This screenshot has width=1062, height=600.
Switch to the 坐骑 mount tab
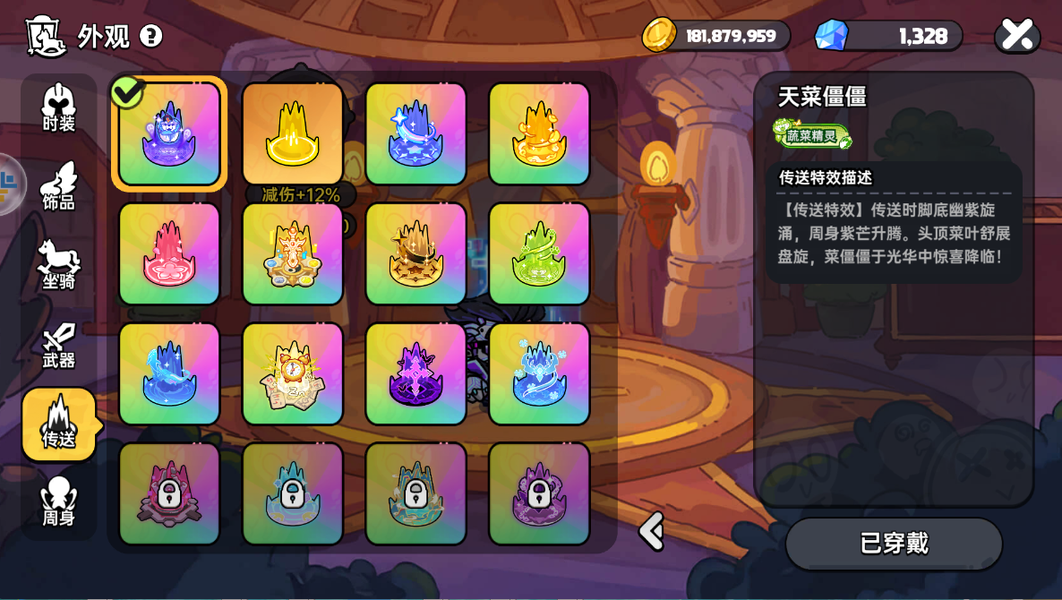59,265
